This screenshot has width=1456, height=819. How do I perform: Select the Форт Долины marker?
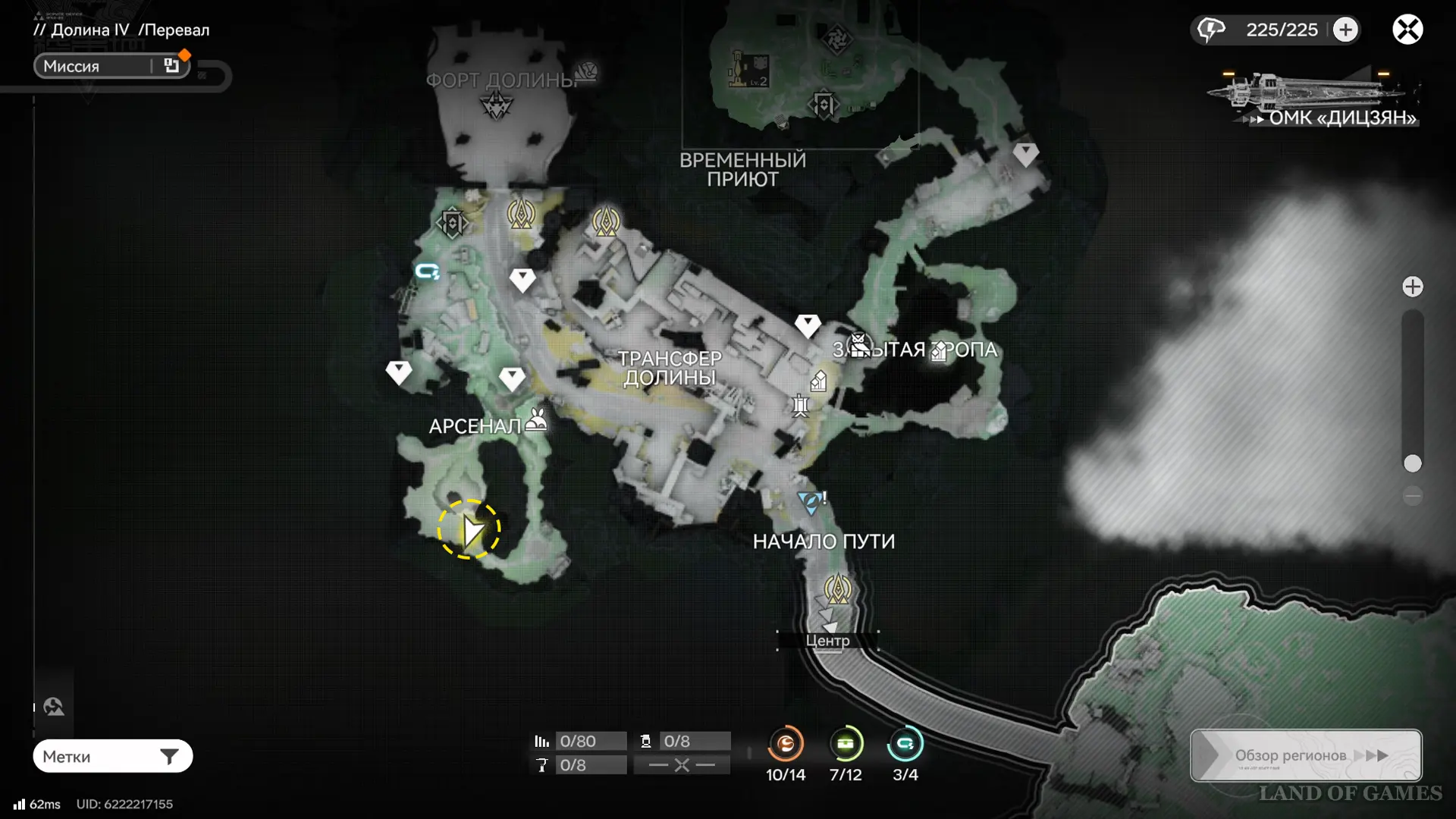pos(497,105)
